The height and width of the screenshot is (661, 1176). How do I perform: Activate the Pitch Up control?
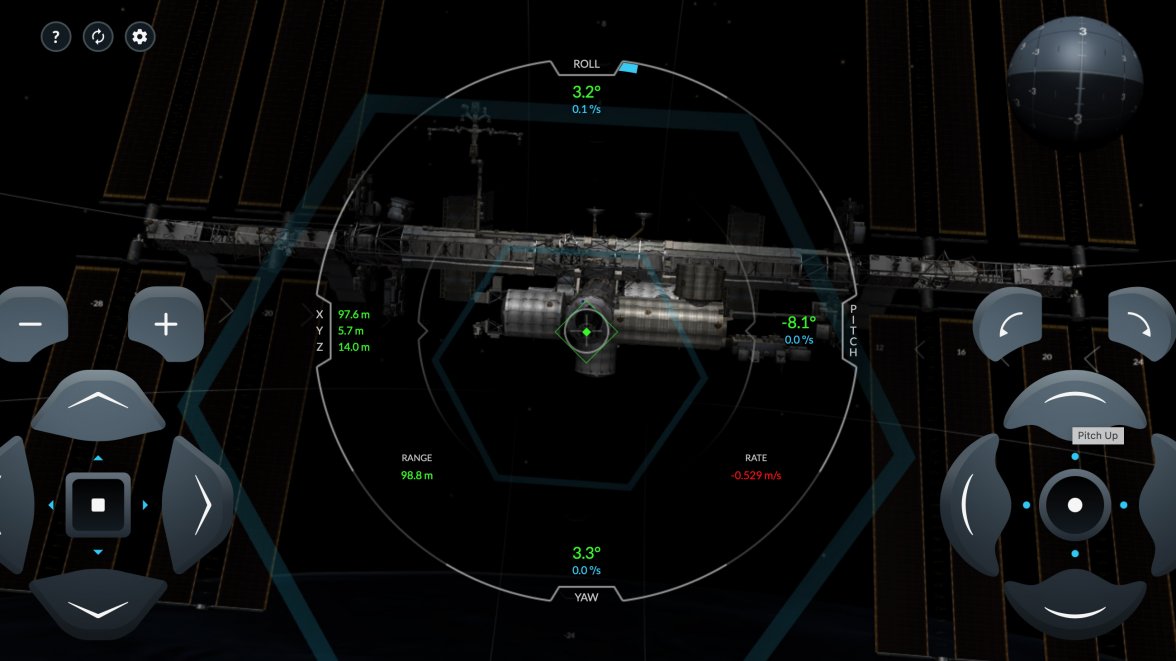click(x=1074, y=402)
